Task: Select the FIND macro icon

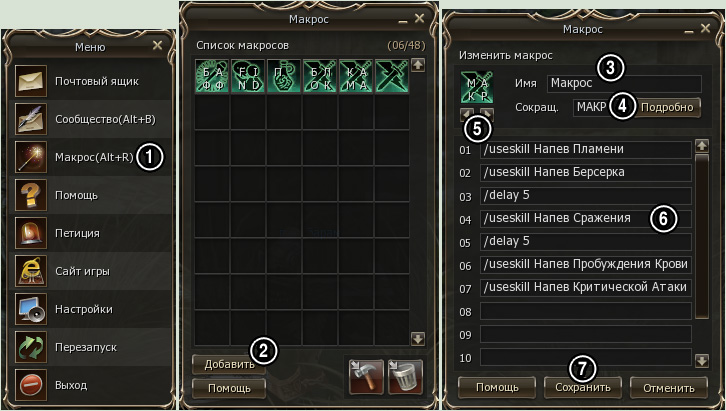Action: point(248,77)
